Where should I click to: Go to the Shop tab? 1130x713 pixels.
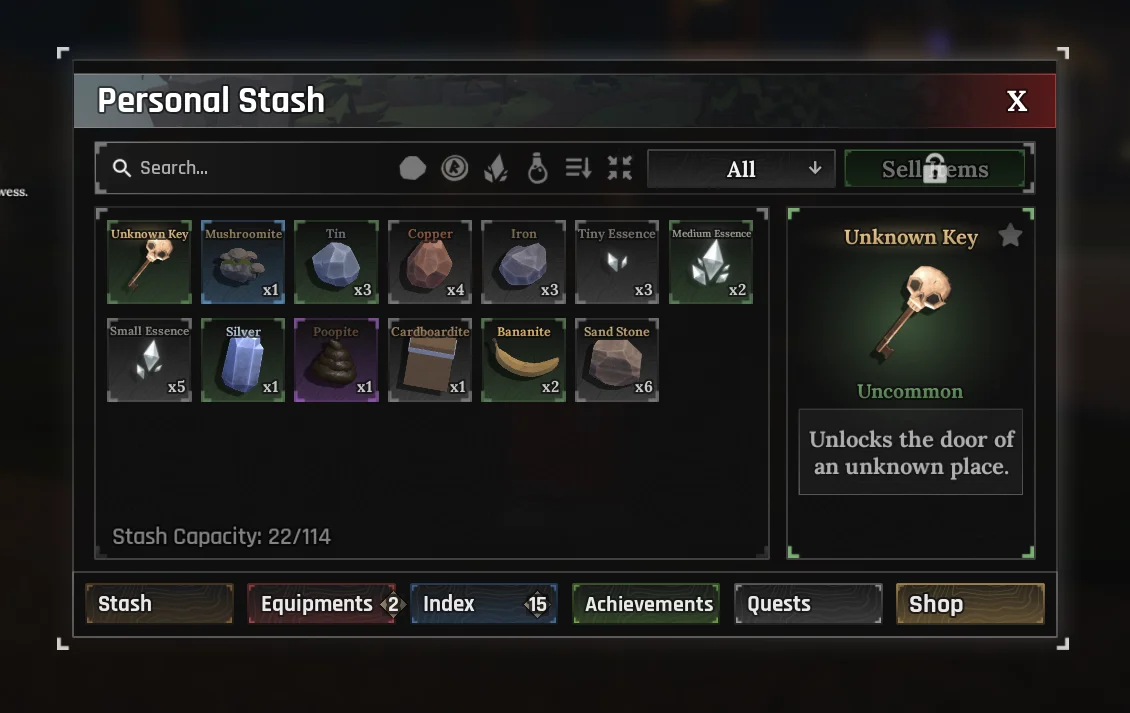point(970,604)
